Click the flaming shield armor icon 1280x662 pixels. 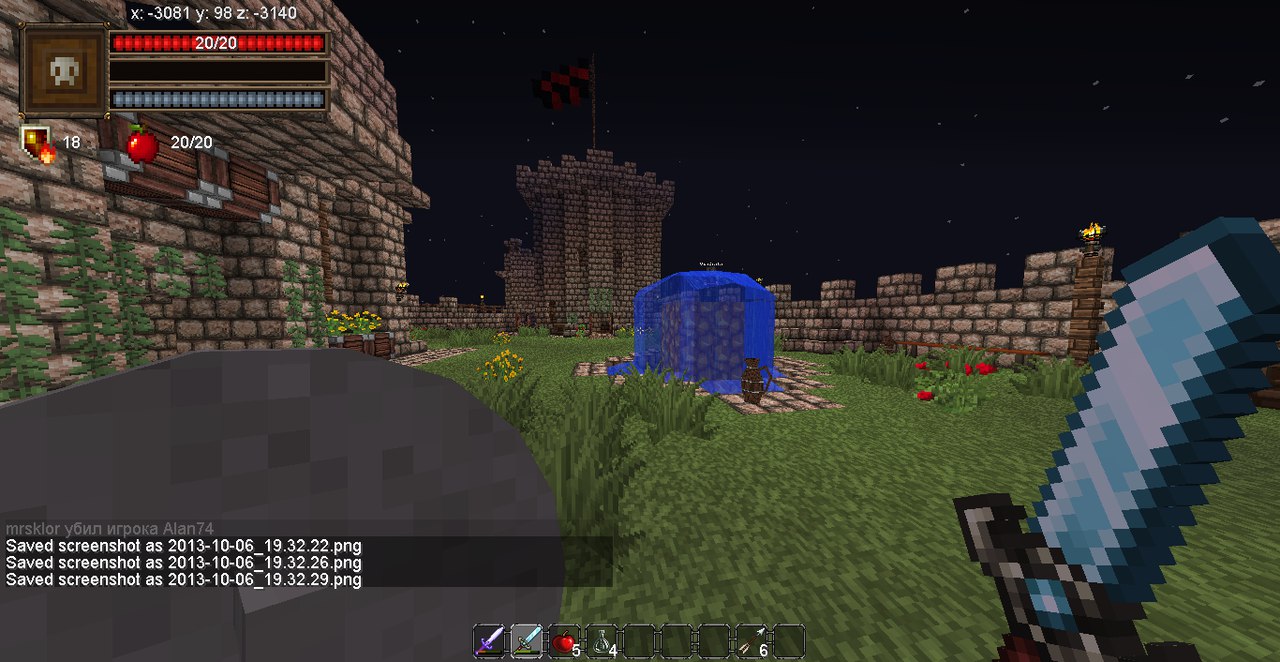coord(38,143)
